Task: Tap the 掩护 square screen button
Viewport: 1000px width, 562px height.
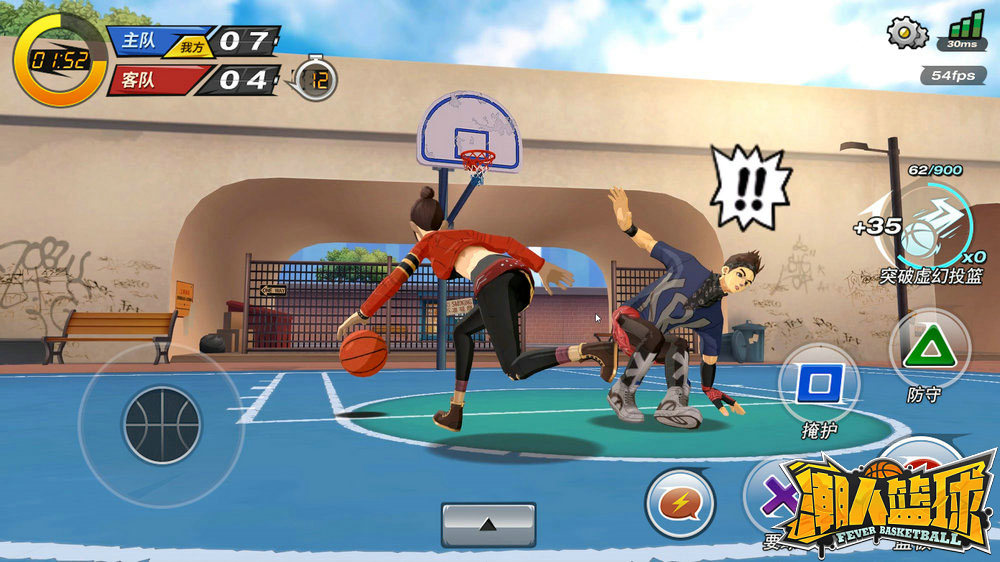Action: [x=819, y=383]
